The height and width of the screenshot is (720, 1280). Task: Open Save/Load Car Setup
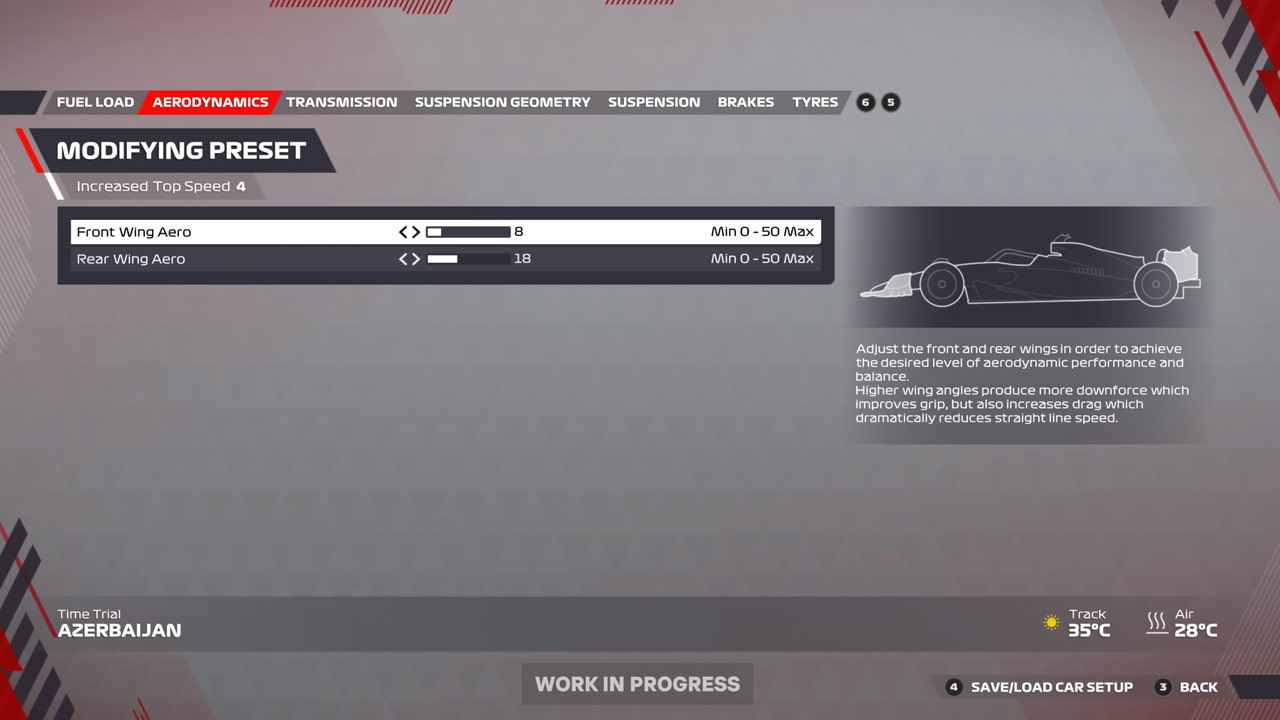click(x=1051, y=687)
